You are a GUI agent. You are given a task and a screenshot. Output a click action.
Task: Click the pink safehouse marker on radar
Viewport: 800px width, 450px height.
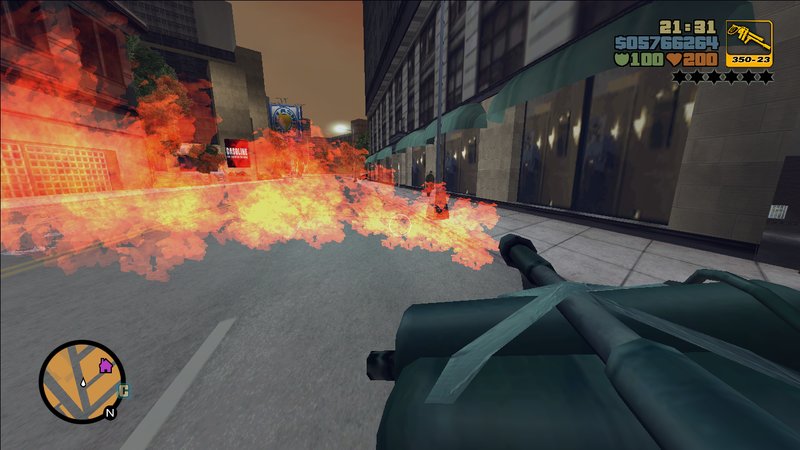pyautogui.click(x=104, y=366)
